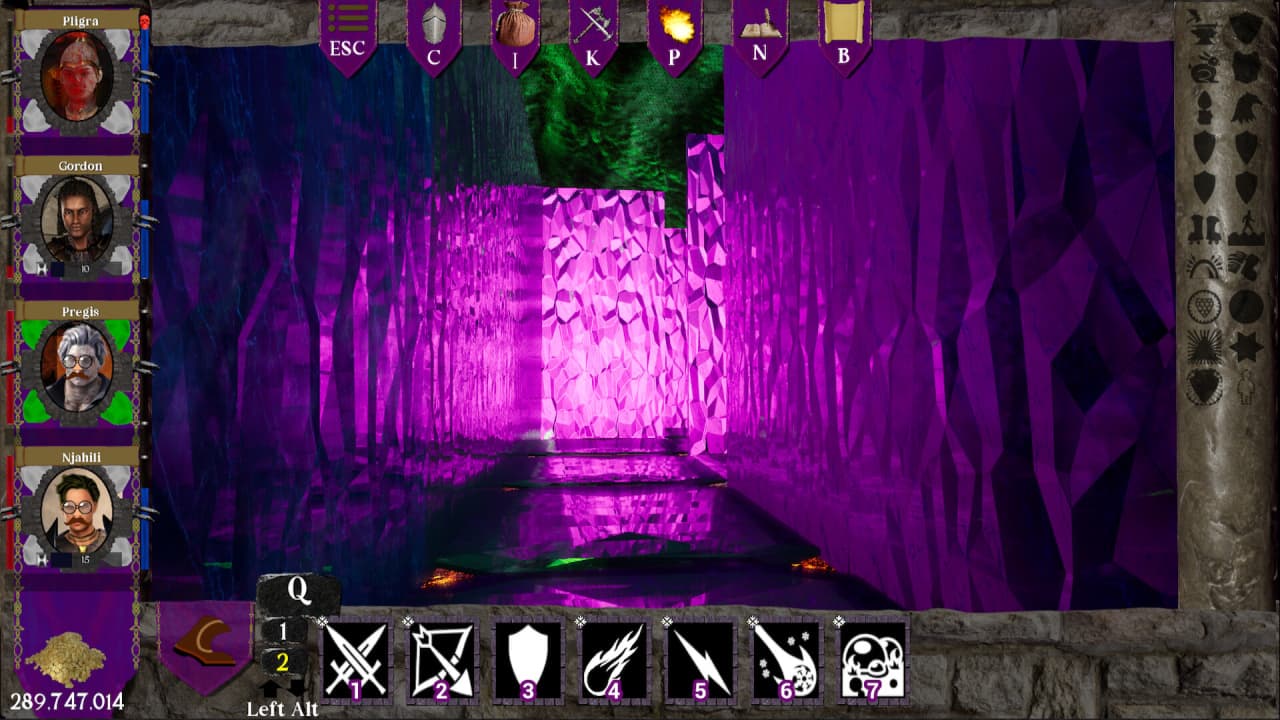Cast the fireball spell in slot 4
This screenshot has width=1280, height=720.
coord(614,660)
